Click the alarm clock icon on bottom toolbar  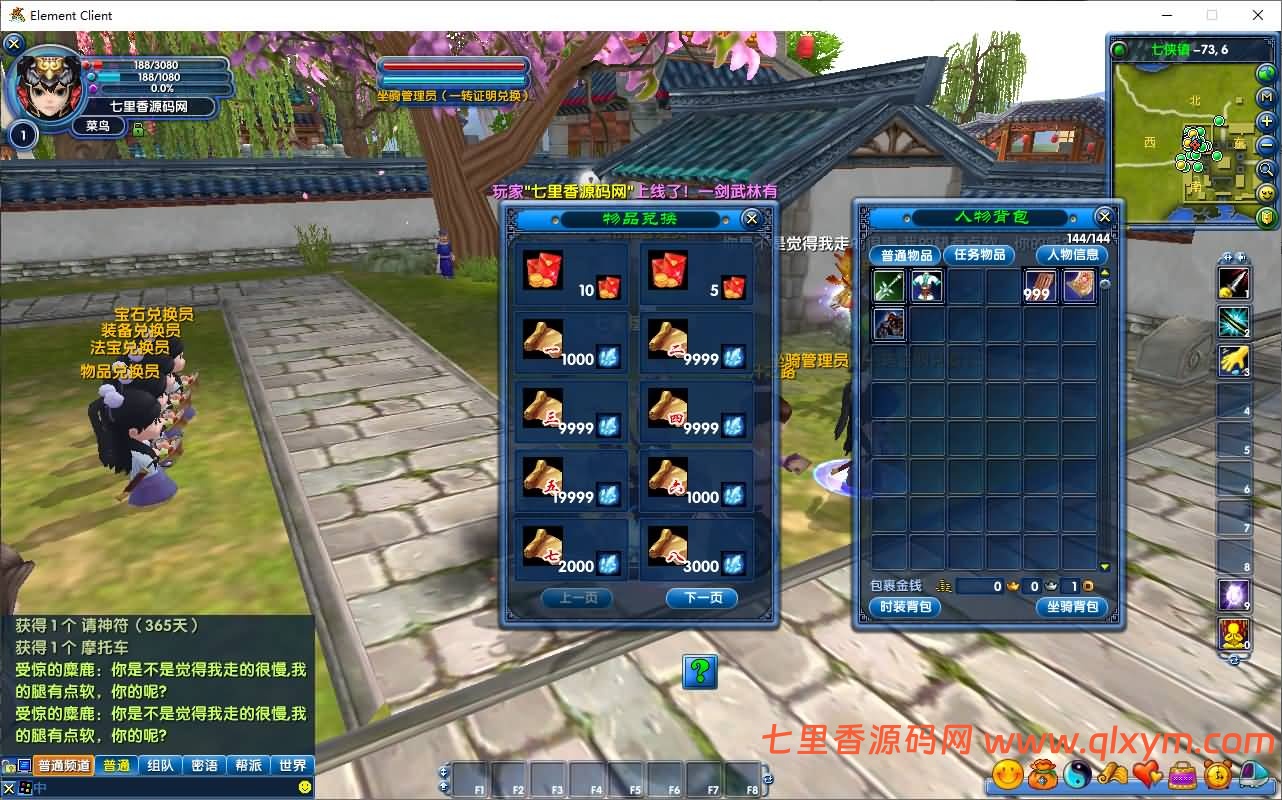pyautogui.click(x=1218, y=773)
